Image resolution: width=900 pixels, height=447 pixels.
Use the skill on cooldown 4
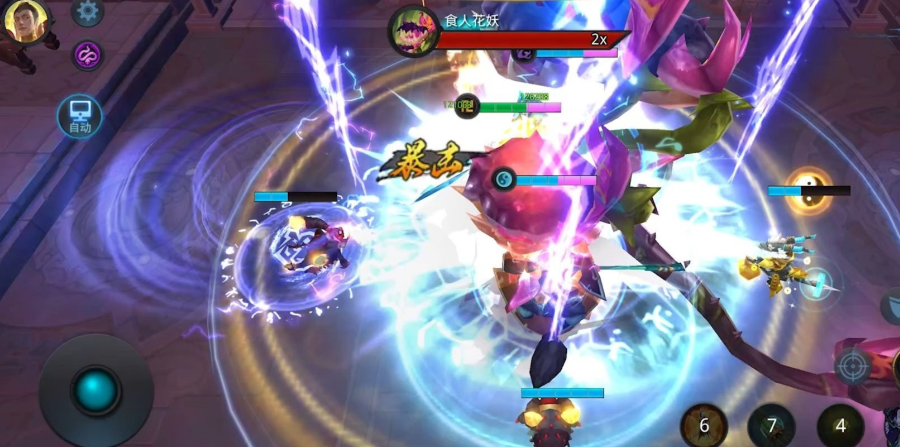[840, 425]
